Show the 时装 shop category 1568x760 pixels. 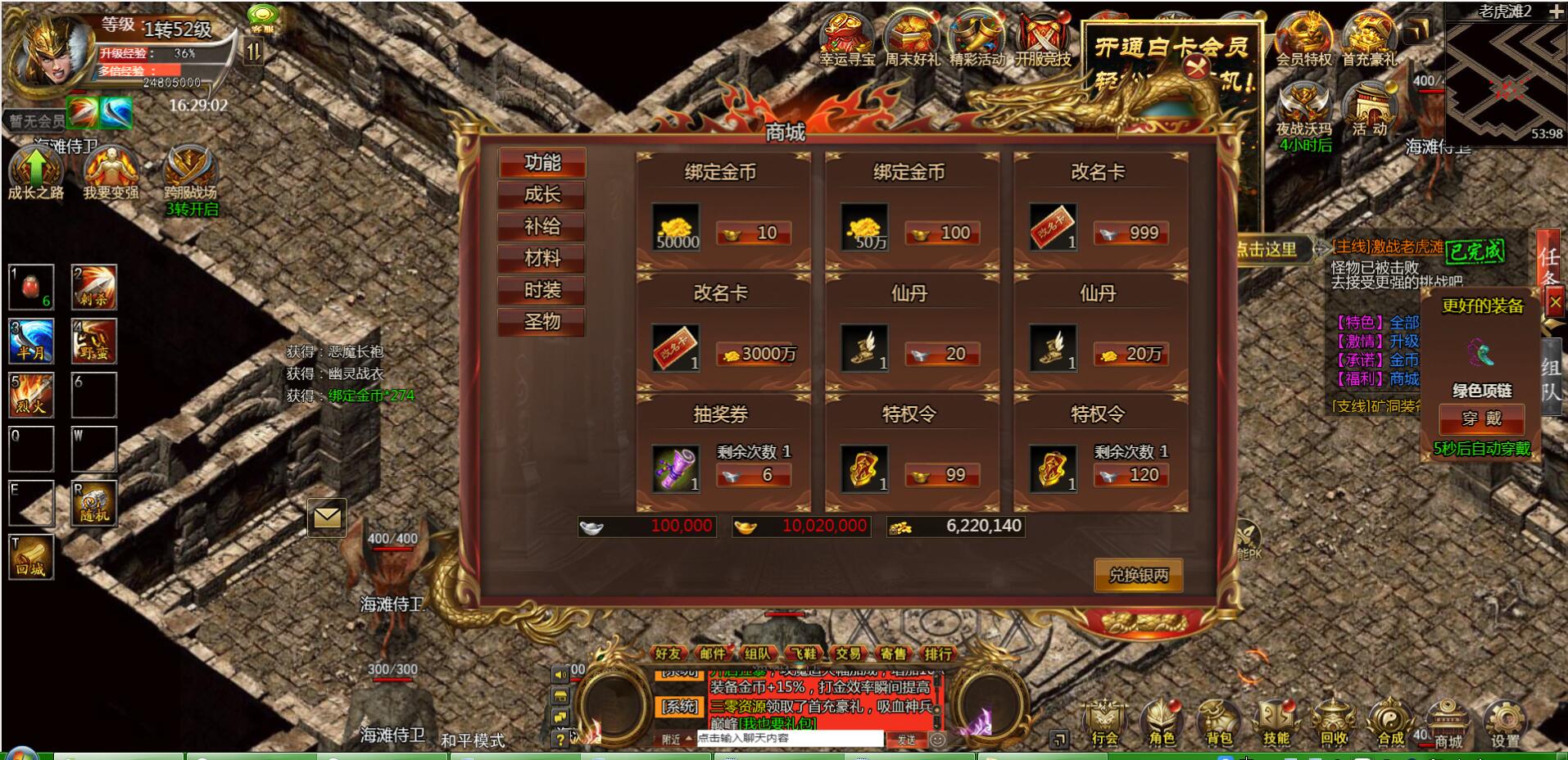542,291
